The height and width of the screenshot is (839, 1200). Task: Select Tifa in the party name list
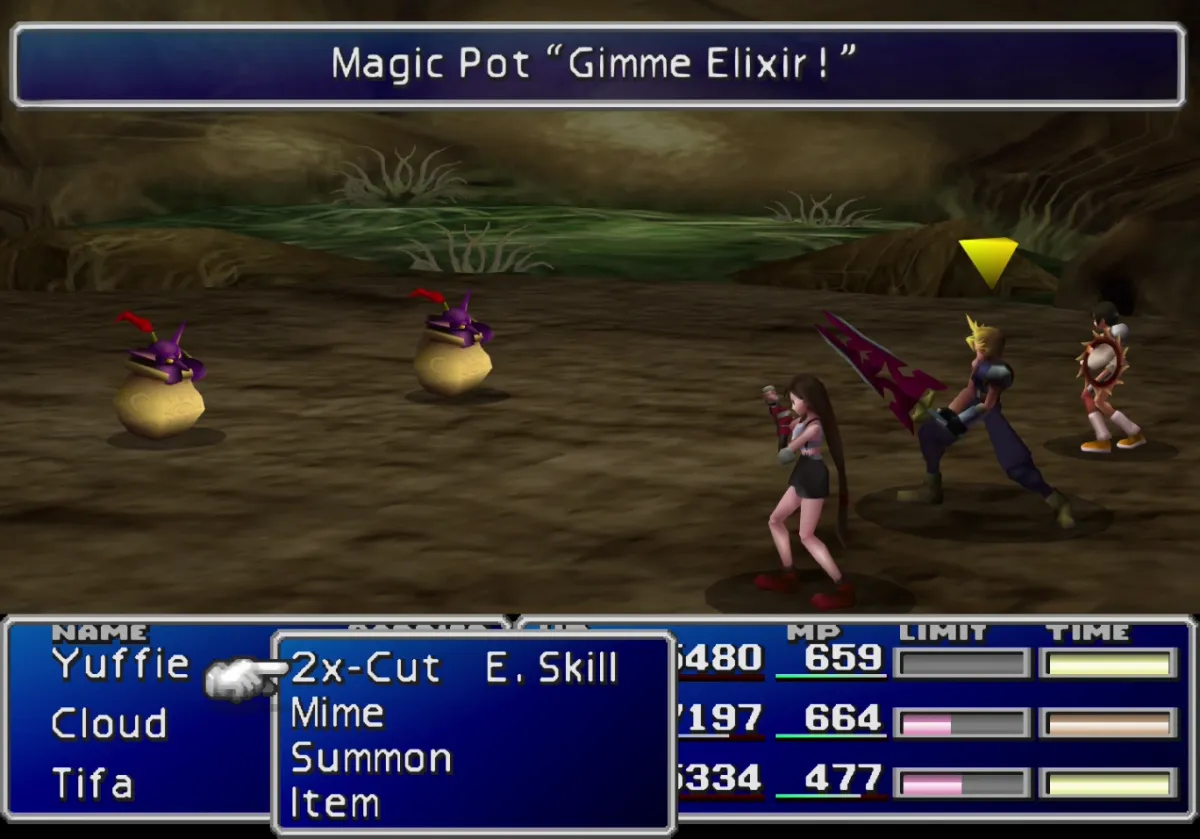(92, 783)
